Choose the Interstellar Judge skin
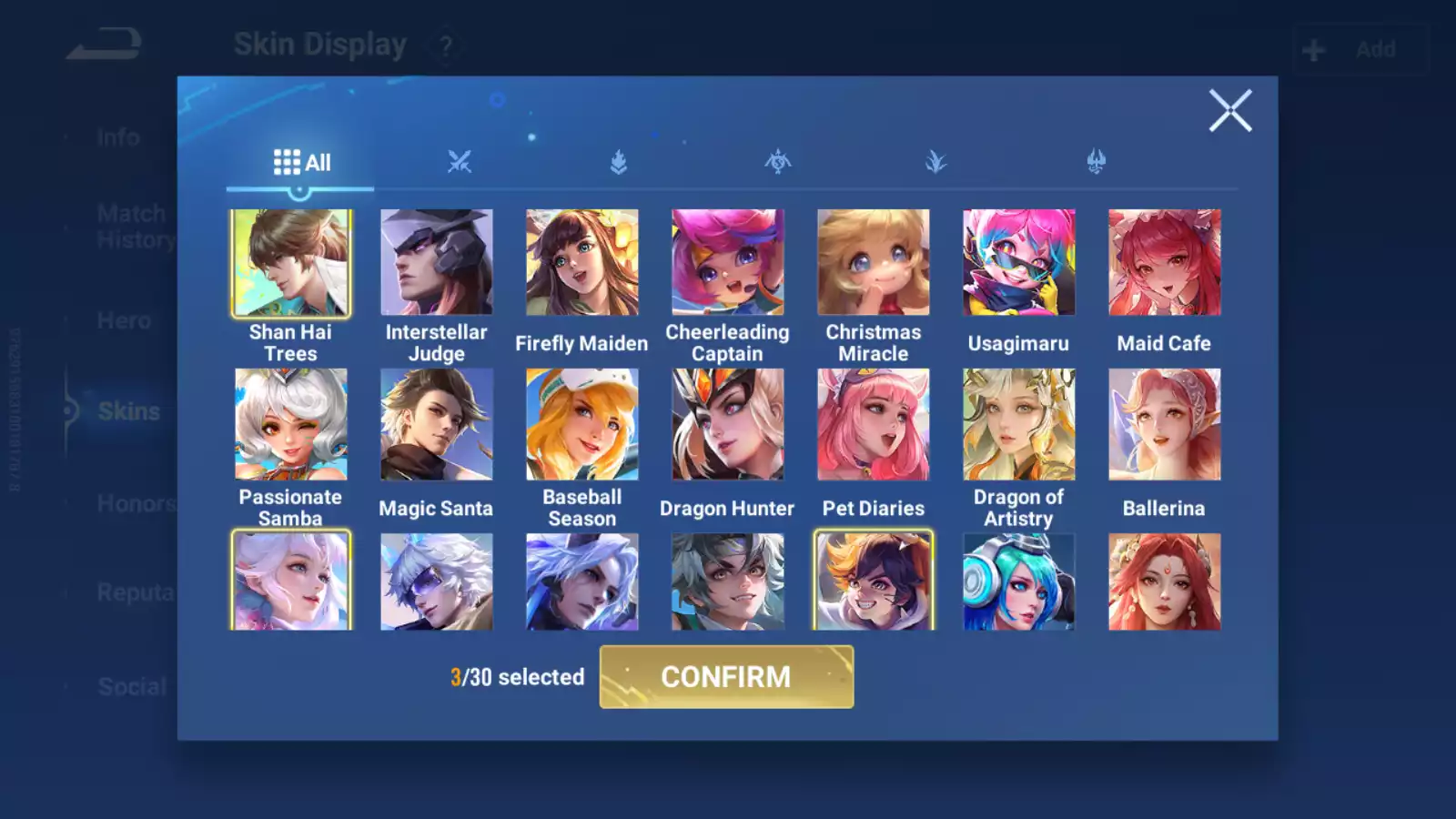1456x819 pixels. (x=436, y=263)
